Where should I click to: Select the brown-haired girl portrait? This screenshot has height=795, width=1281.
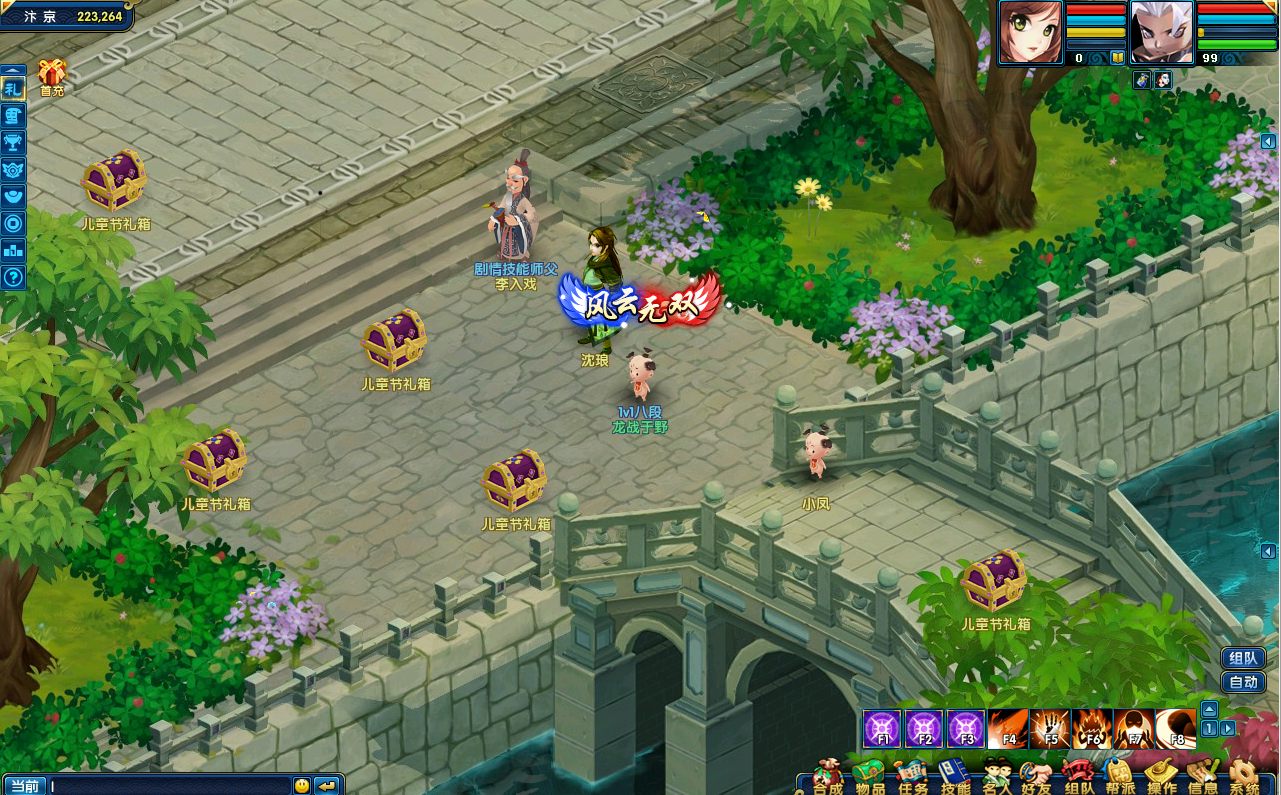1030,32
